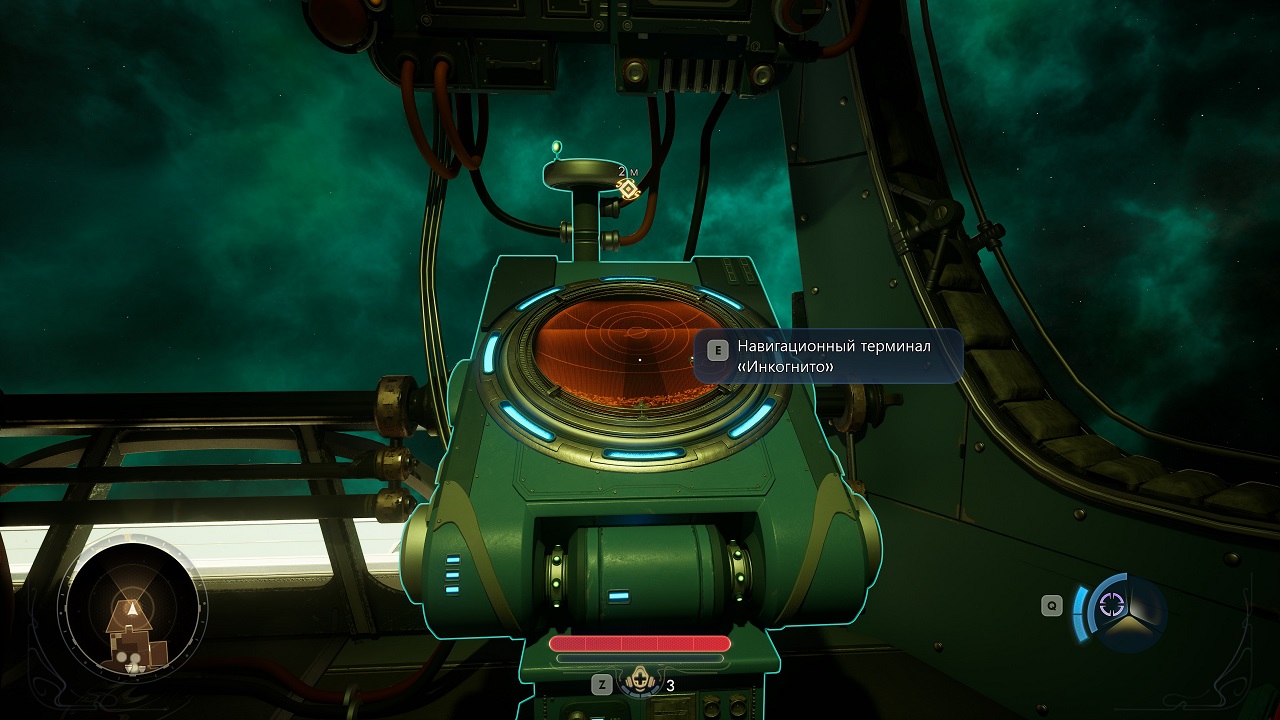
Task: Activate the crosshair ability icon
Action: 1112,604
